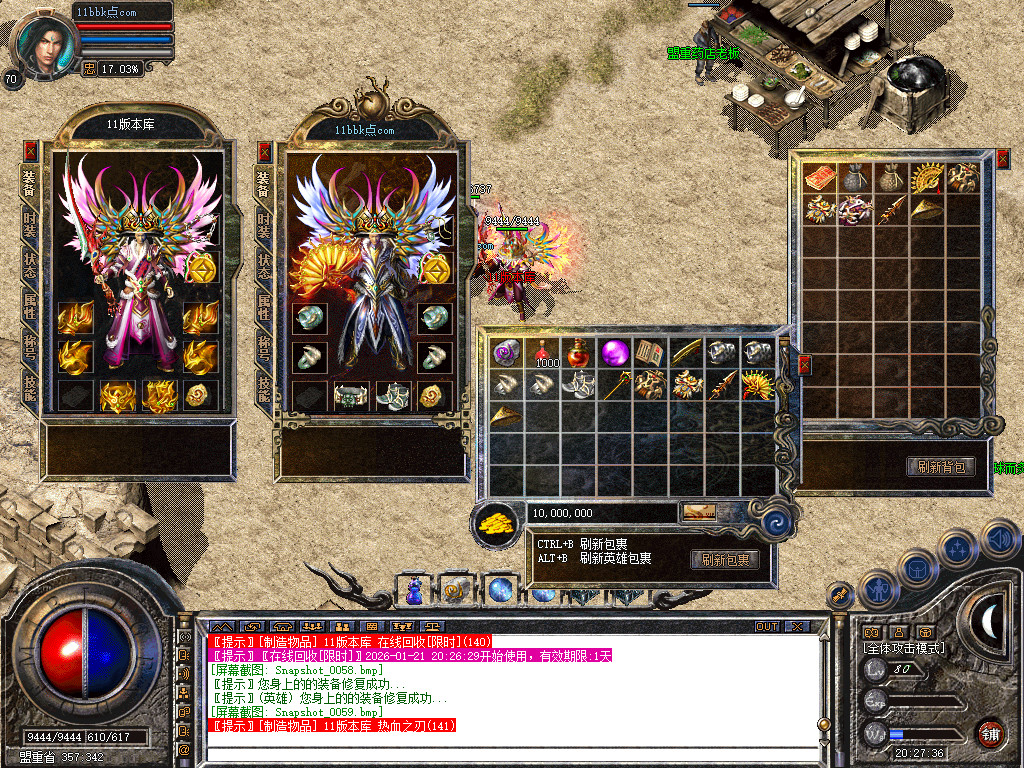This screenshot has width=1024, height=768.
Task: Toggle the speaker sound button
Action: click(998, 539)
